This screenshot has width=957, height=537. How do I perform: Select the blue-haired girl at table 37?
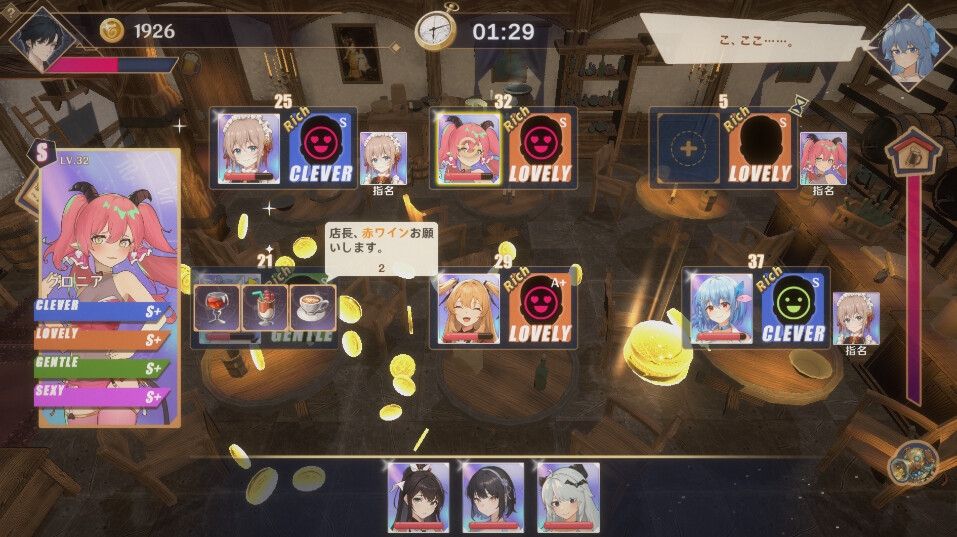pos(721,309)
